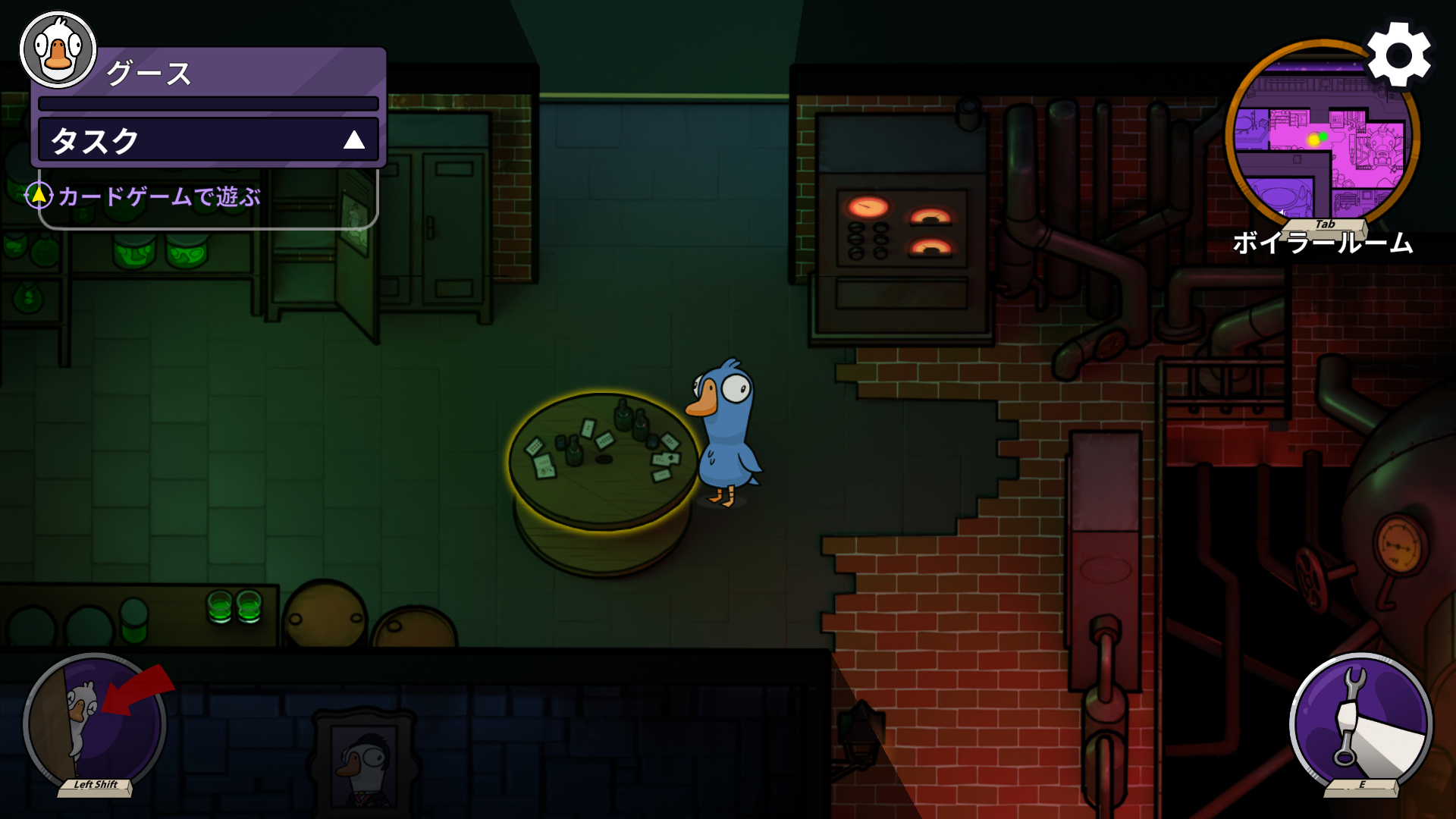Select the カードゲームで遊ぶ task entry
1456x819 pixels.
pos(159,197)
